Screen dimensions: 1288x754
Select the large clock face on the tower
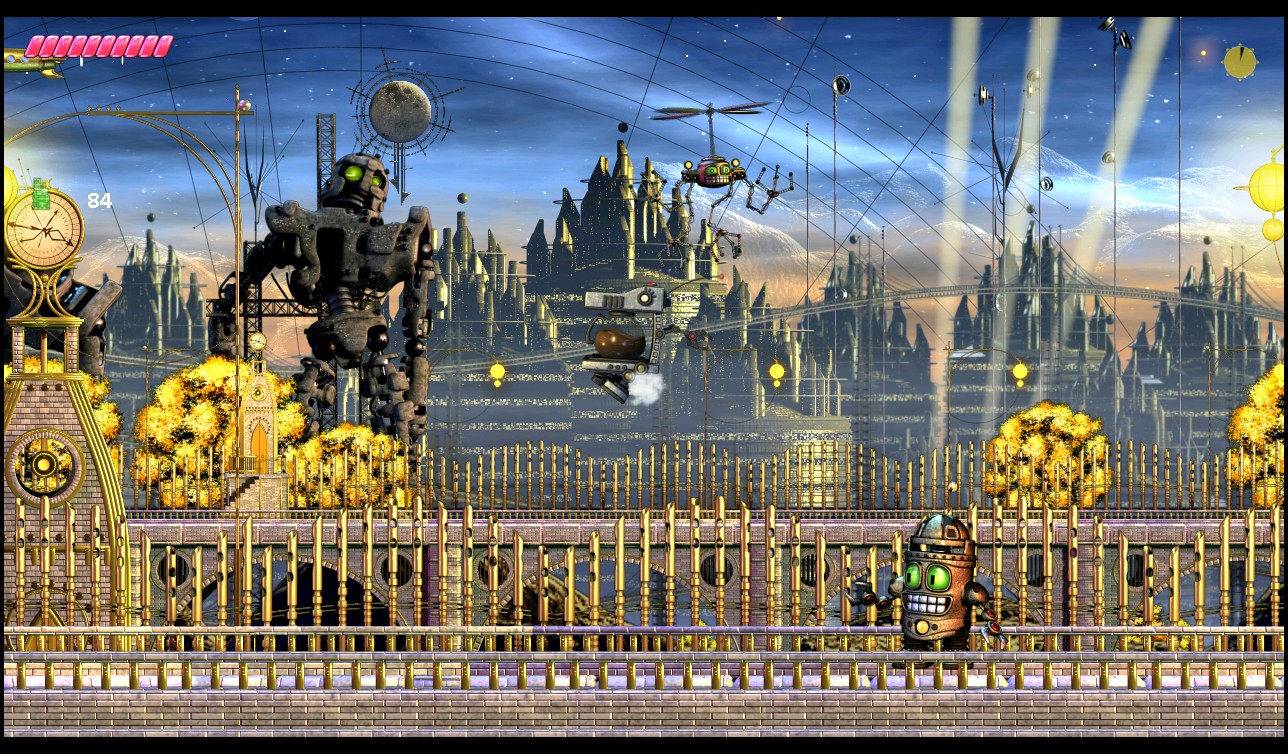point(45,231)
